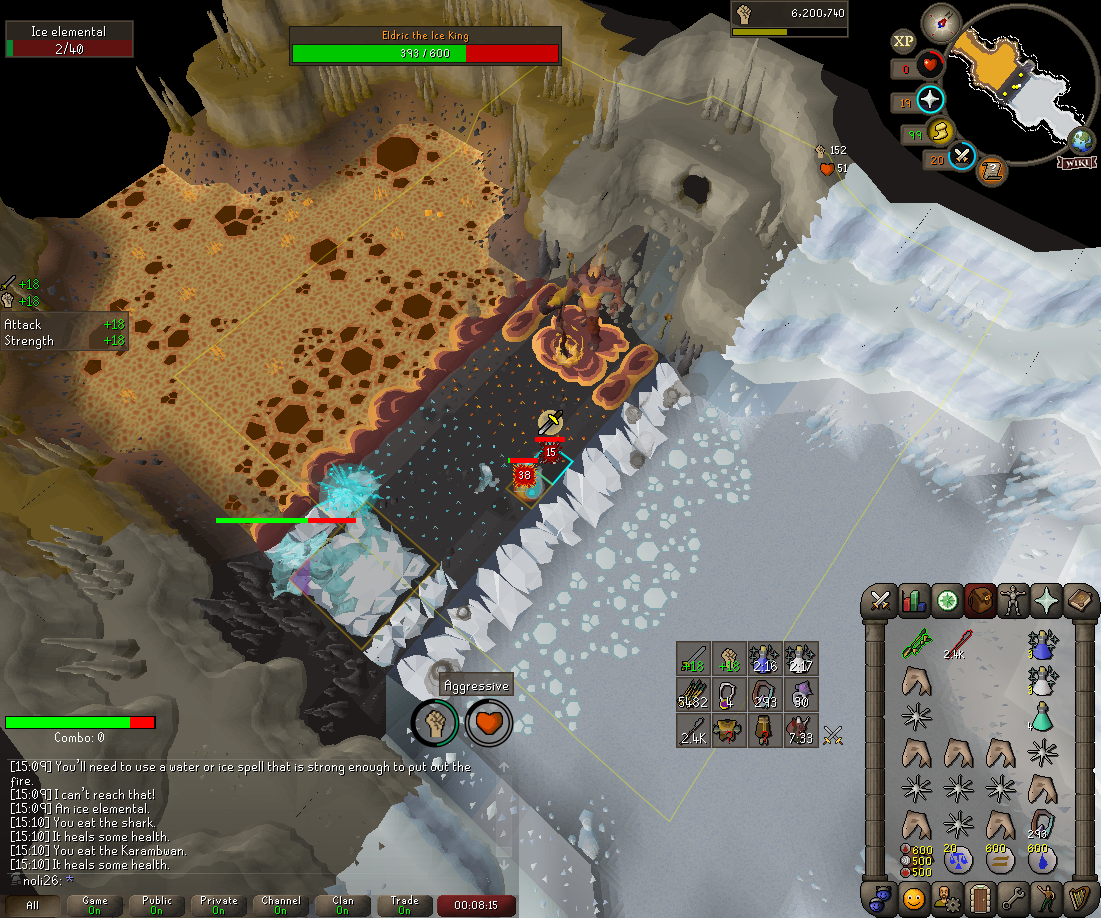This screenshot has width=1101, height=918.
Task: Open the Combat Options tab
Action: pos(881,600)
